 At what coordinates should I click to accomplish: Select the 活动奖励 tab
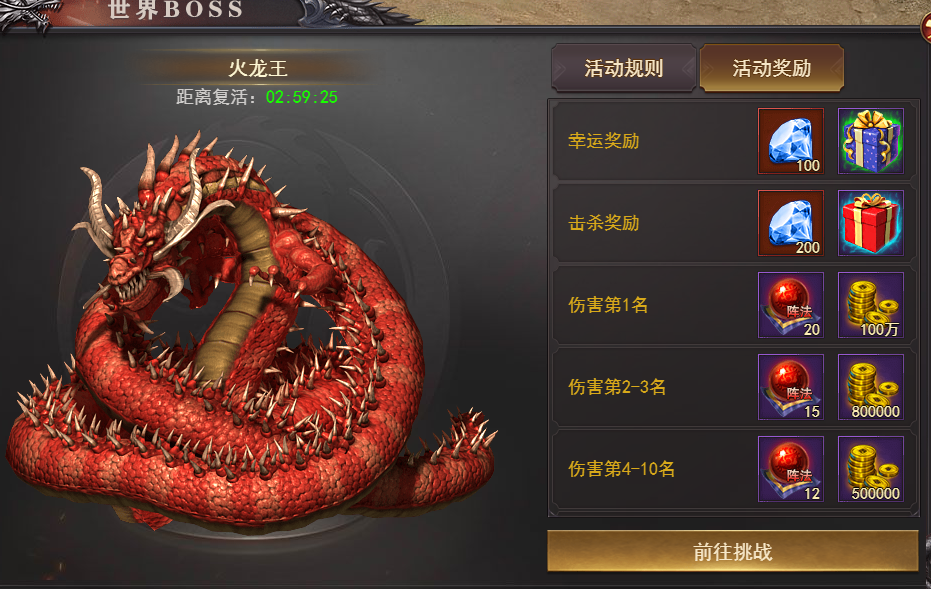pos(771,69)
